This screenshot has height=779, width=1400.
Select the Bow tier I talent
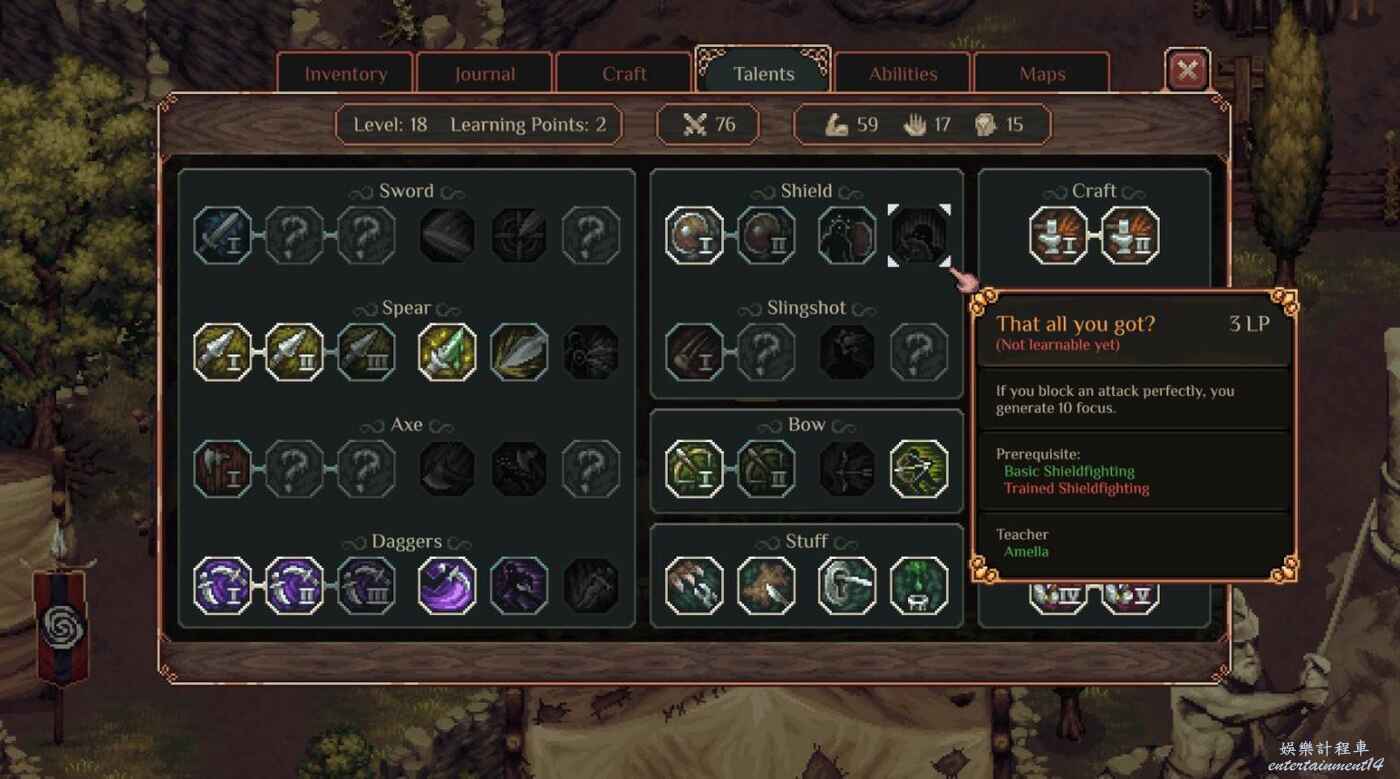click(695, 469)
